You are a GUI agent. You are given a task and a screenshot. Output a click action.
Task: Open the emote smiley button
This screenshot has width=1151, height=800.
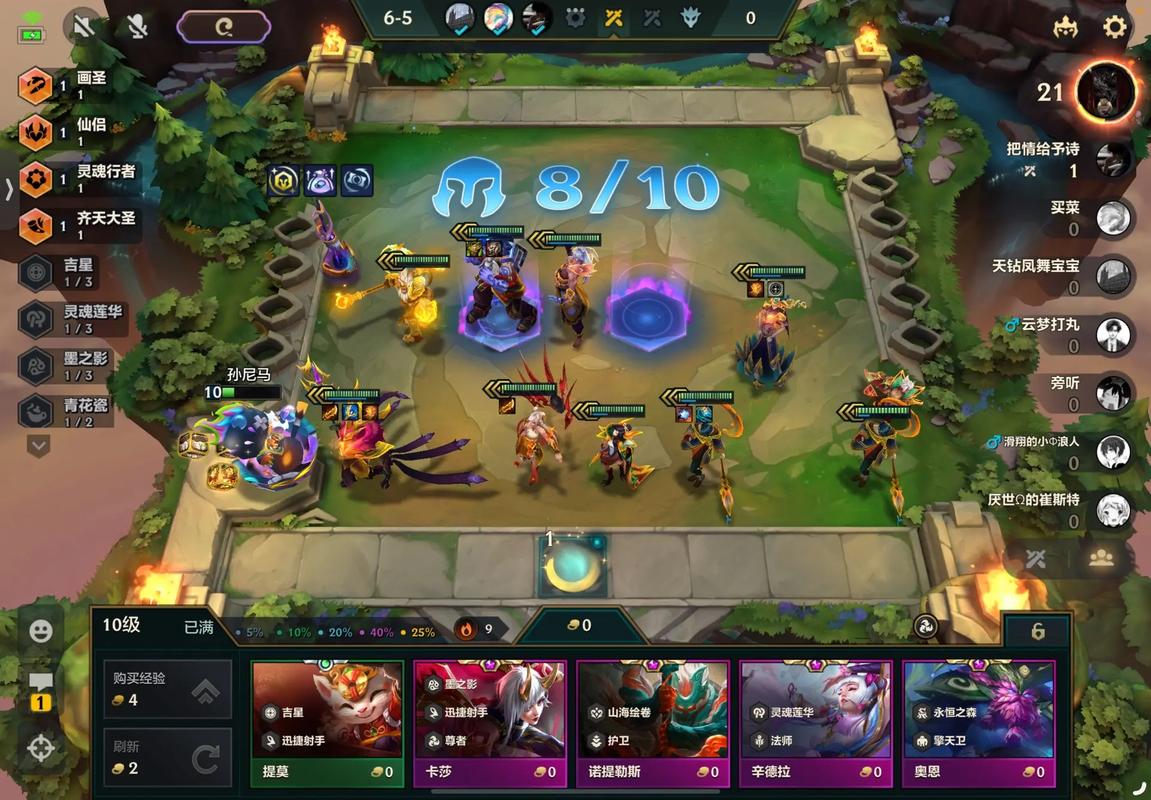click(x=41, y=631)
